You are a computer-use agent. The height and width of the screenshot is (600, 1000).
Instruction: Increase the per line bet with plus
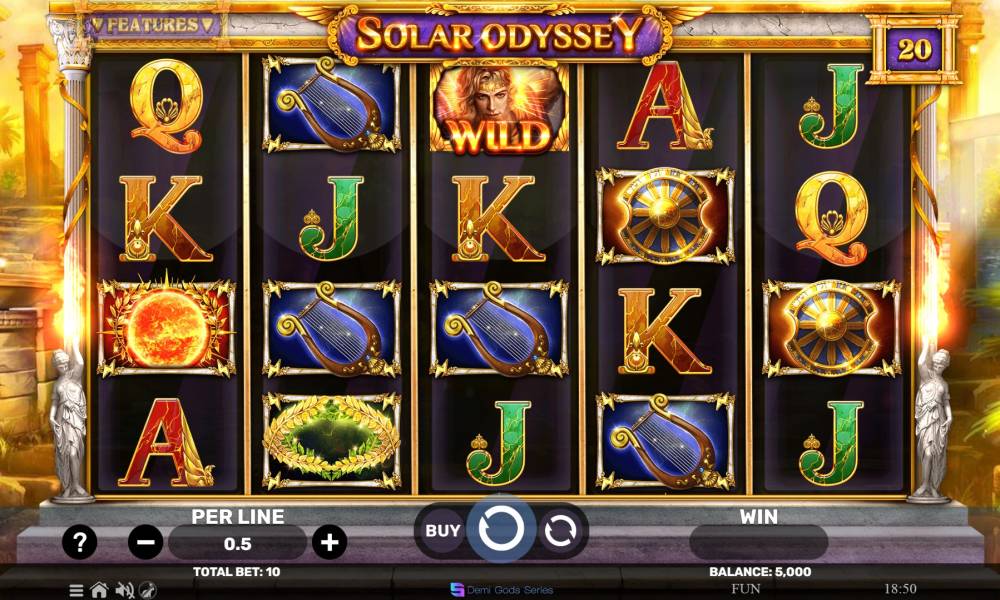click(329, 543)
